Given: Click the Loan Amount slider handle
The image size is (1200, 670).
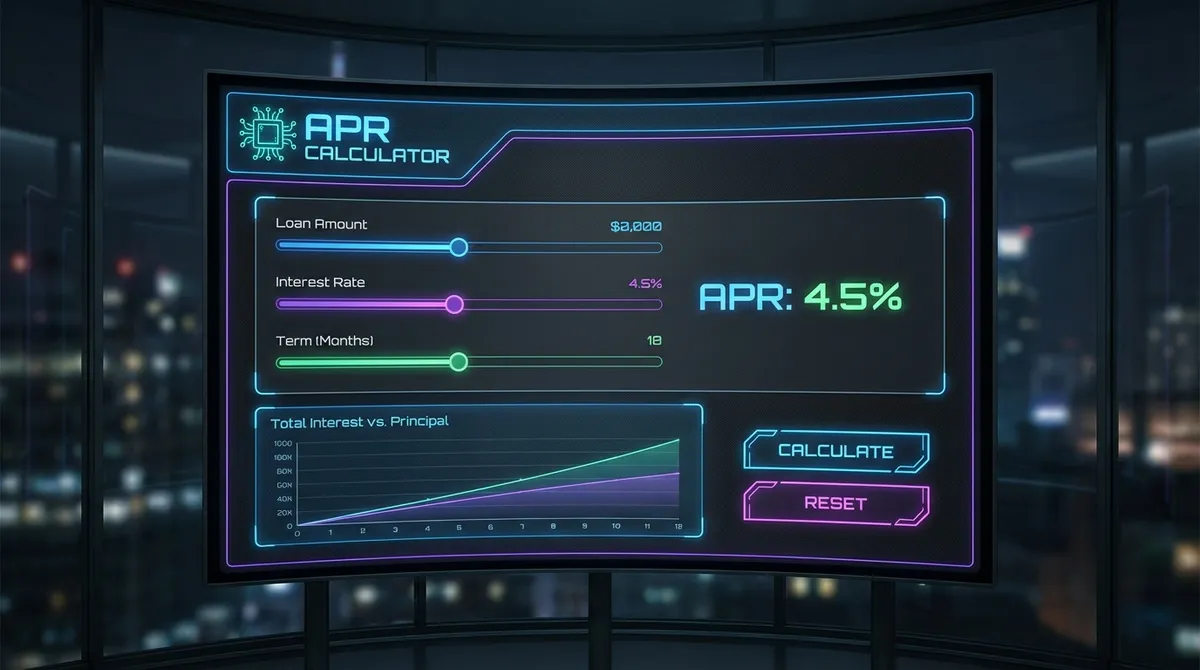Looking at the screenshot, I should (458, 247).
